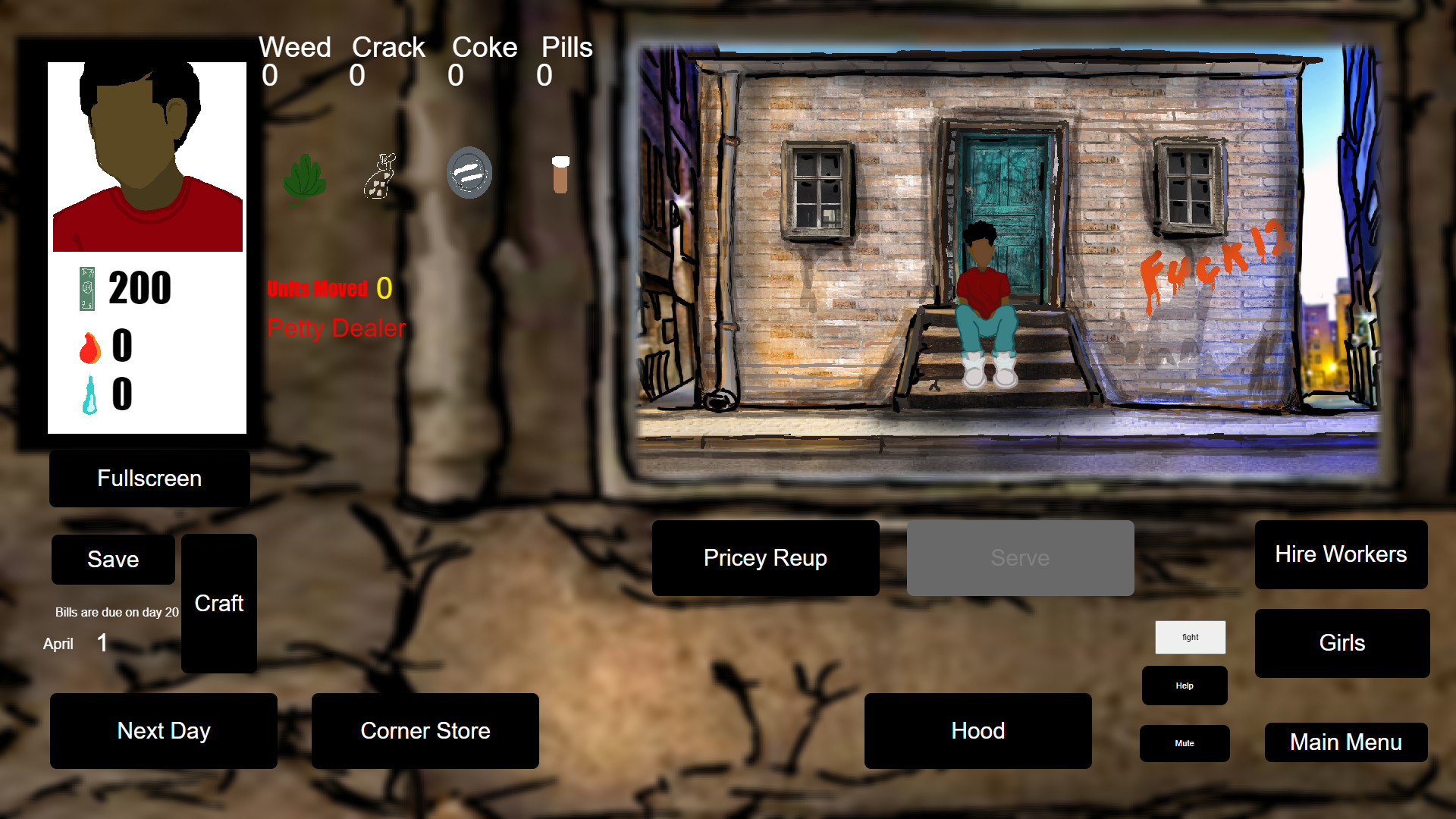The width and height of the screenshot is (1456, 819).
Task: Open the Hire Workers screen
Action: pyautogui.click(x=1341, y=554)
